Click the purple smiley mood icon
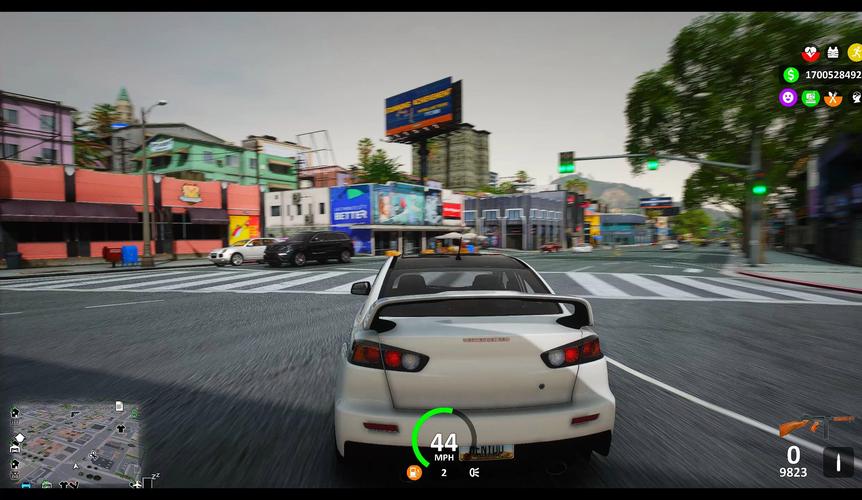Image resolution: width=862 pixels, height=500 pixels. pos(788,97)
